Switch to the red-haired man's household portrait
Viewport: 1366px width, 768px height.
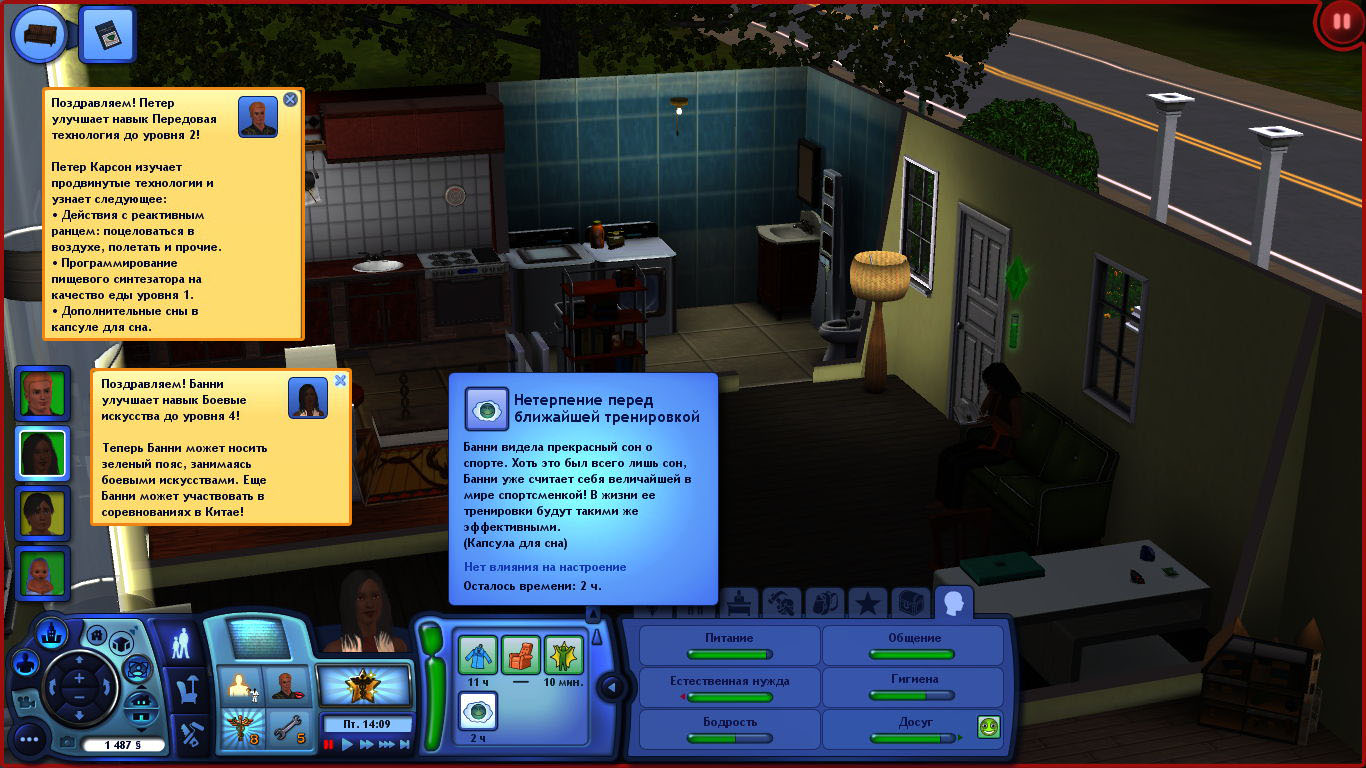(42, 393)
